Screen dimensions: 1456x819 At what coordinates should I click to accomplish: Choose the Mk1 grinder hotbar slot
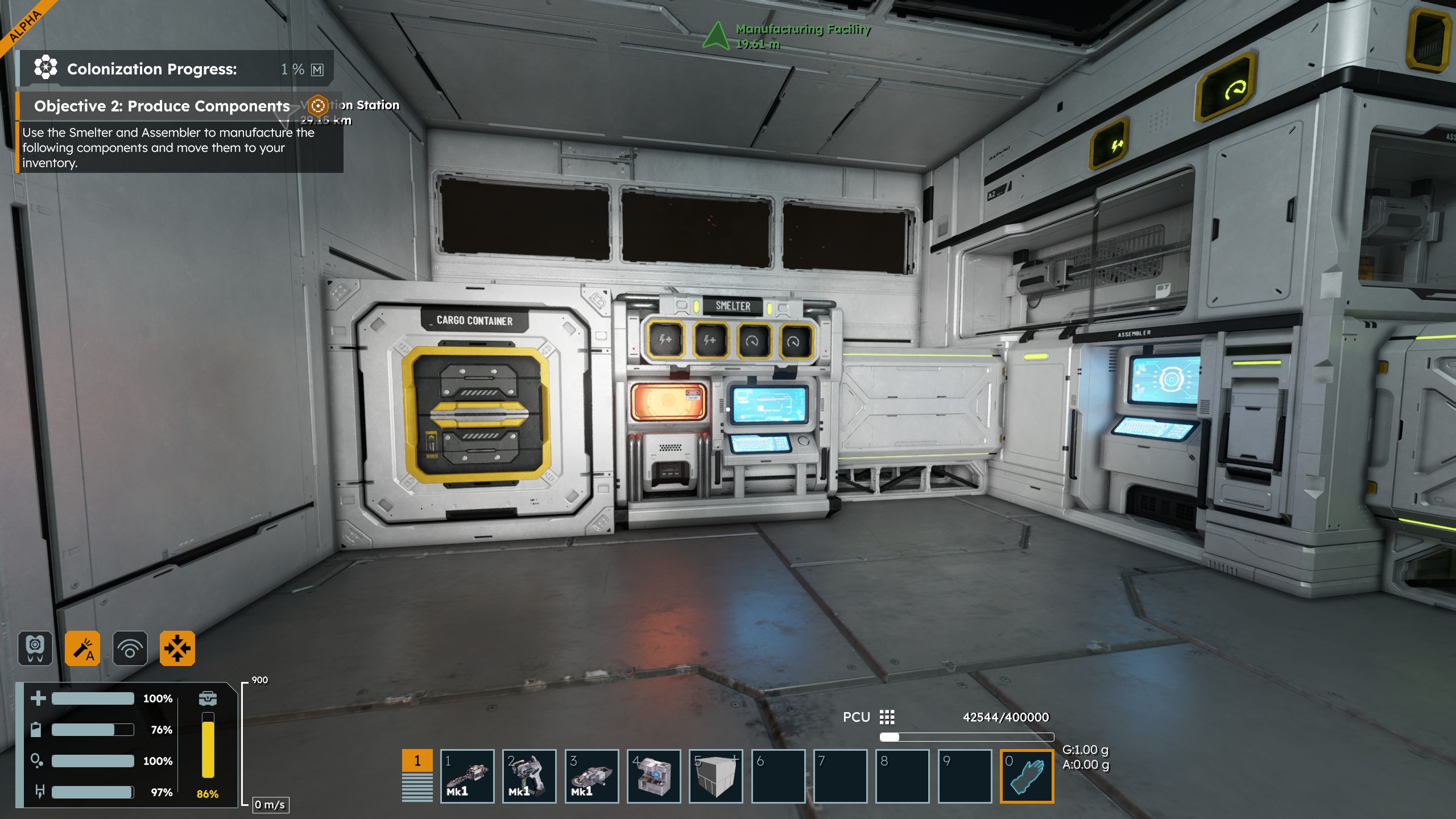(591, 776)
